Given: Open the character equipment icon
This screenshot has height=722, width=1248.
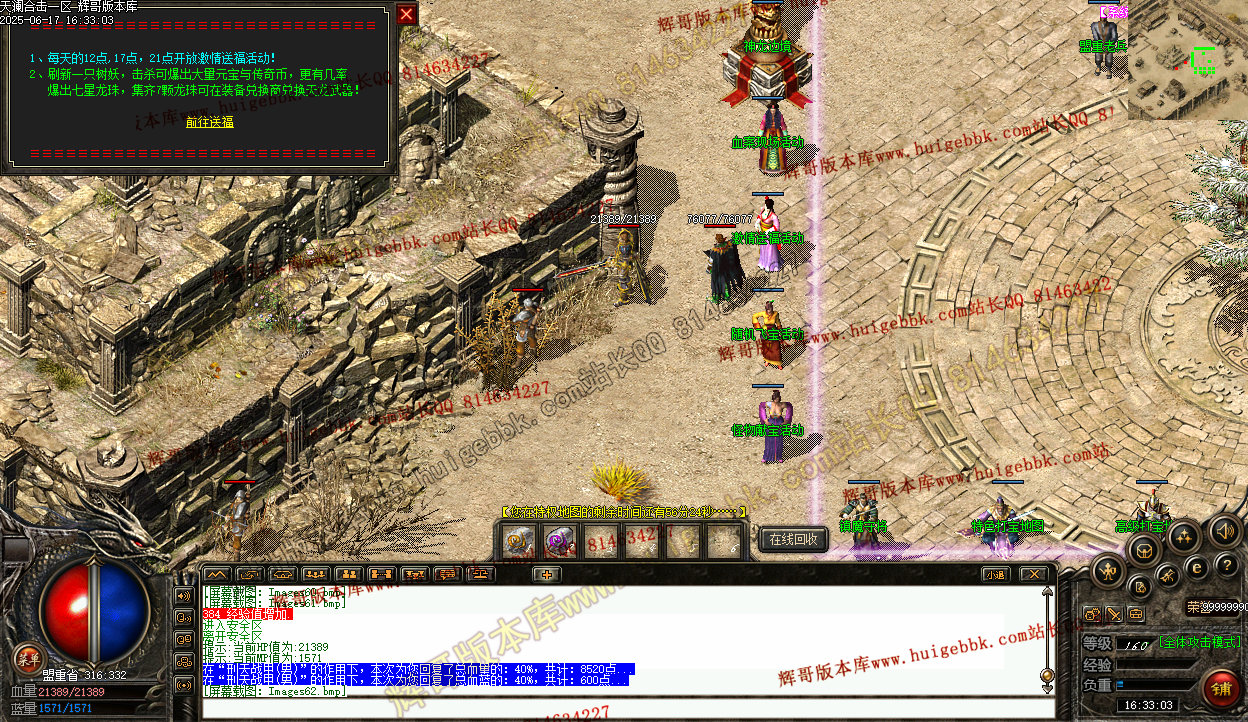Looking at the screenshot, I should pyautogui.click(x=1108, y=571).
